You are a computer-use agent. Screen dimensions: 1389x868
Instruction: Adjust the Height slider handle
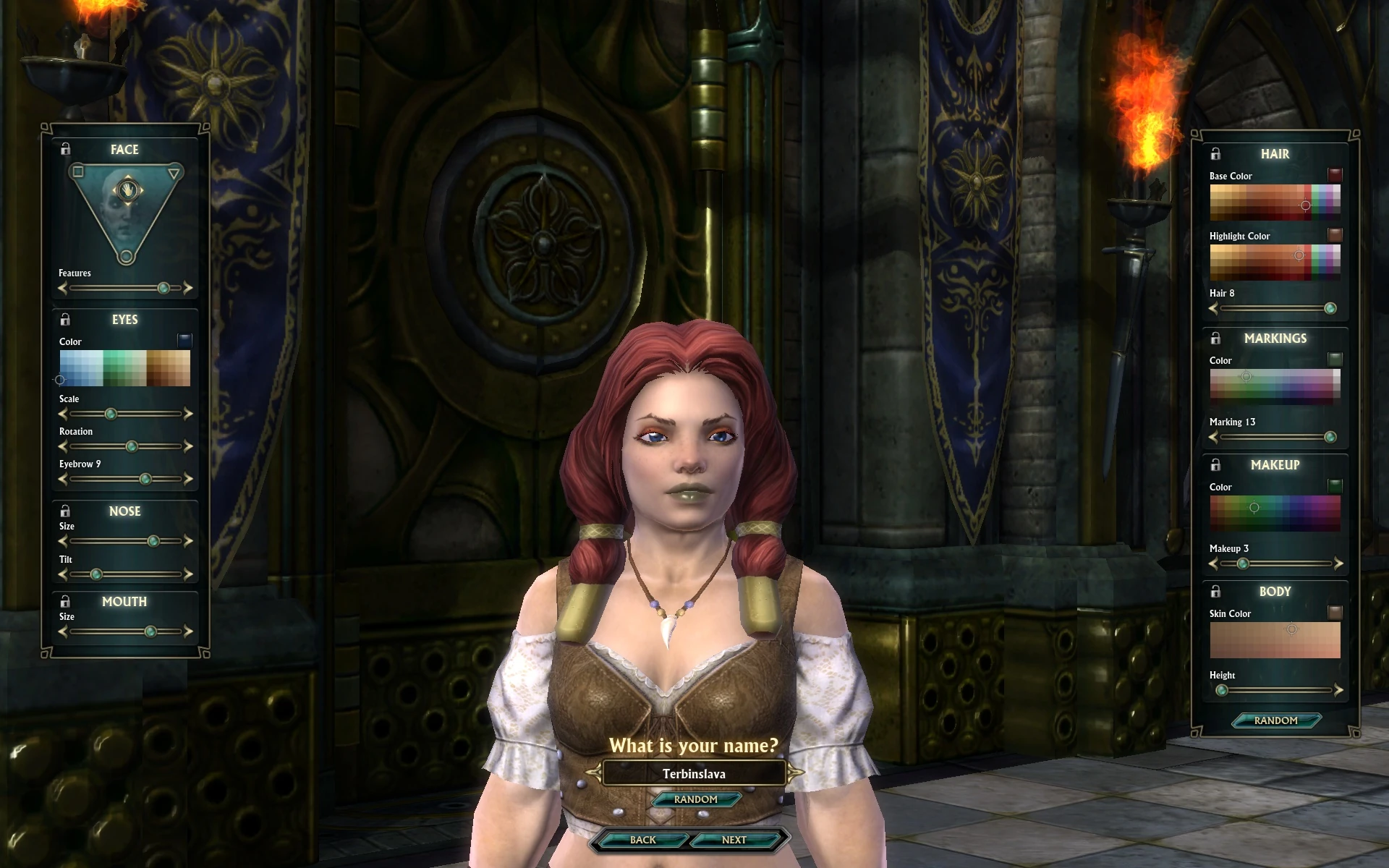[x=1223, y=690]
